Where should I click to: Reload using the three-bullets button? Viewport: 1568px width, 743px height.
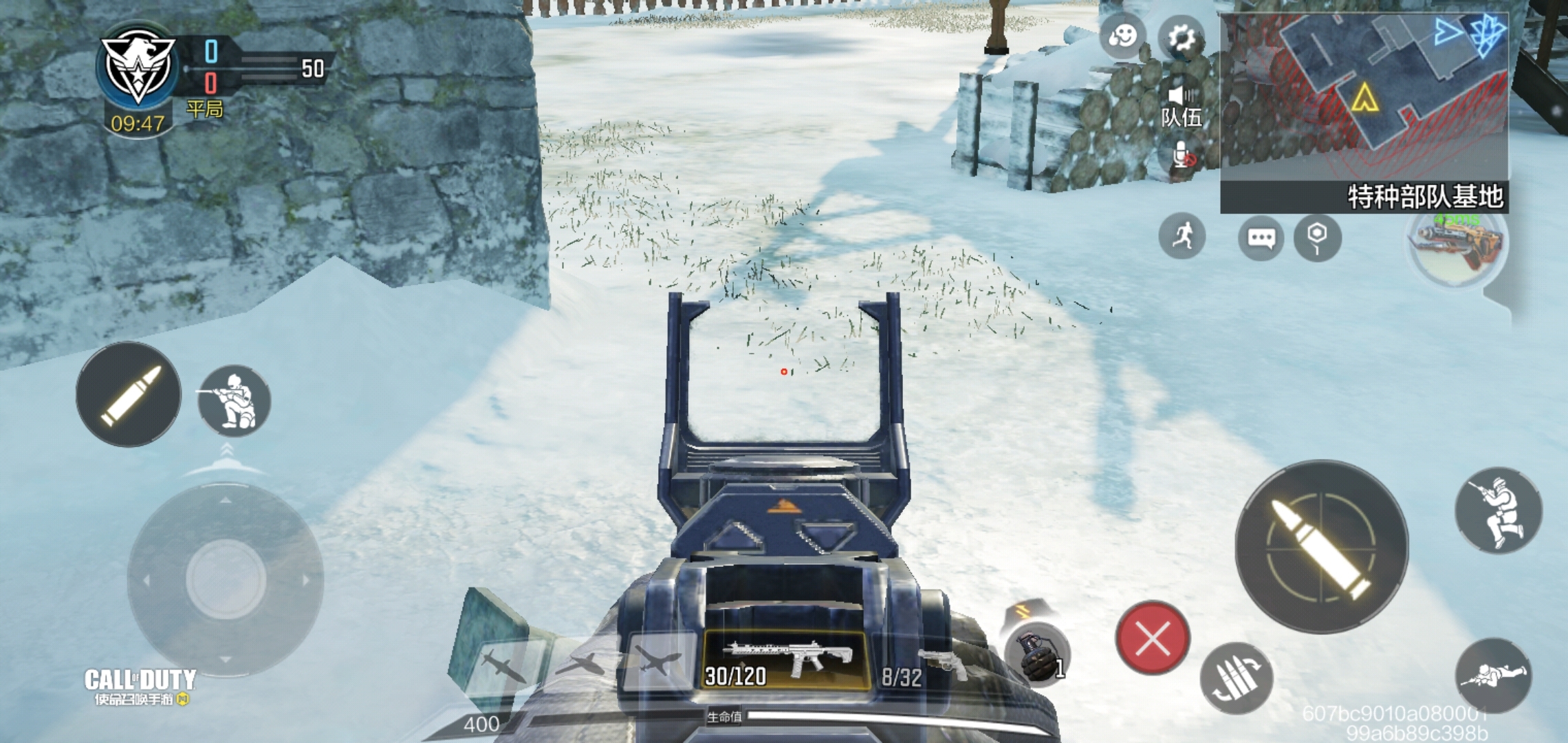(x=1236, y=678)
